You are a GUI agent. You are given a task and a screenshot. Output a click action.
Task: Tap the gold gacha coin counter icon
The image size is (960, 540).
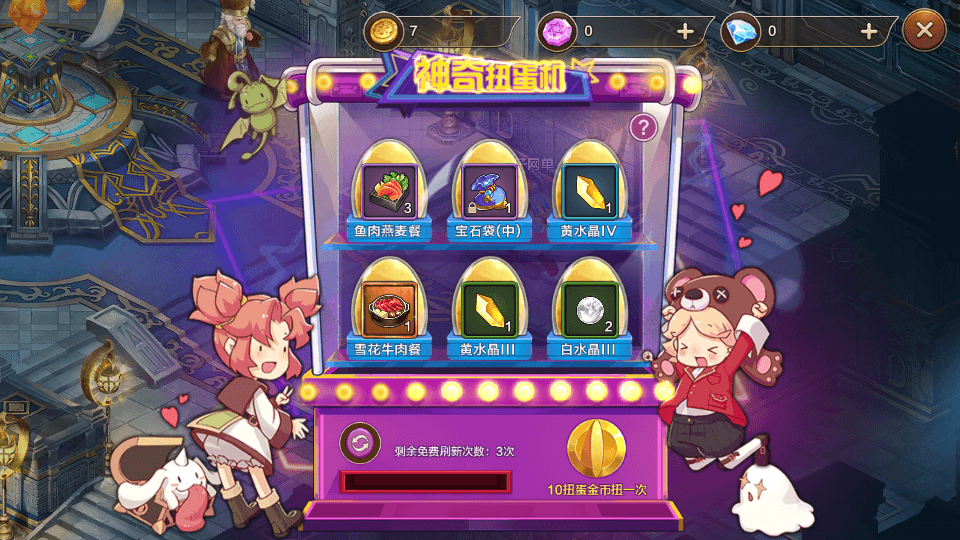click(x=381, y=31)
